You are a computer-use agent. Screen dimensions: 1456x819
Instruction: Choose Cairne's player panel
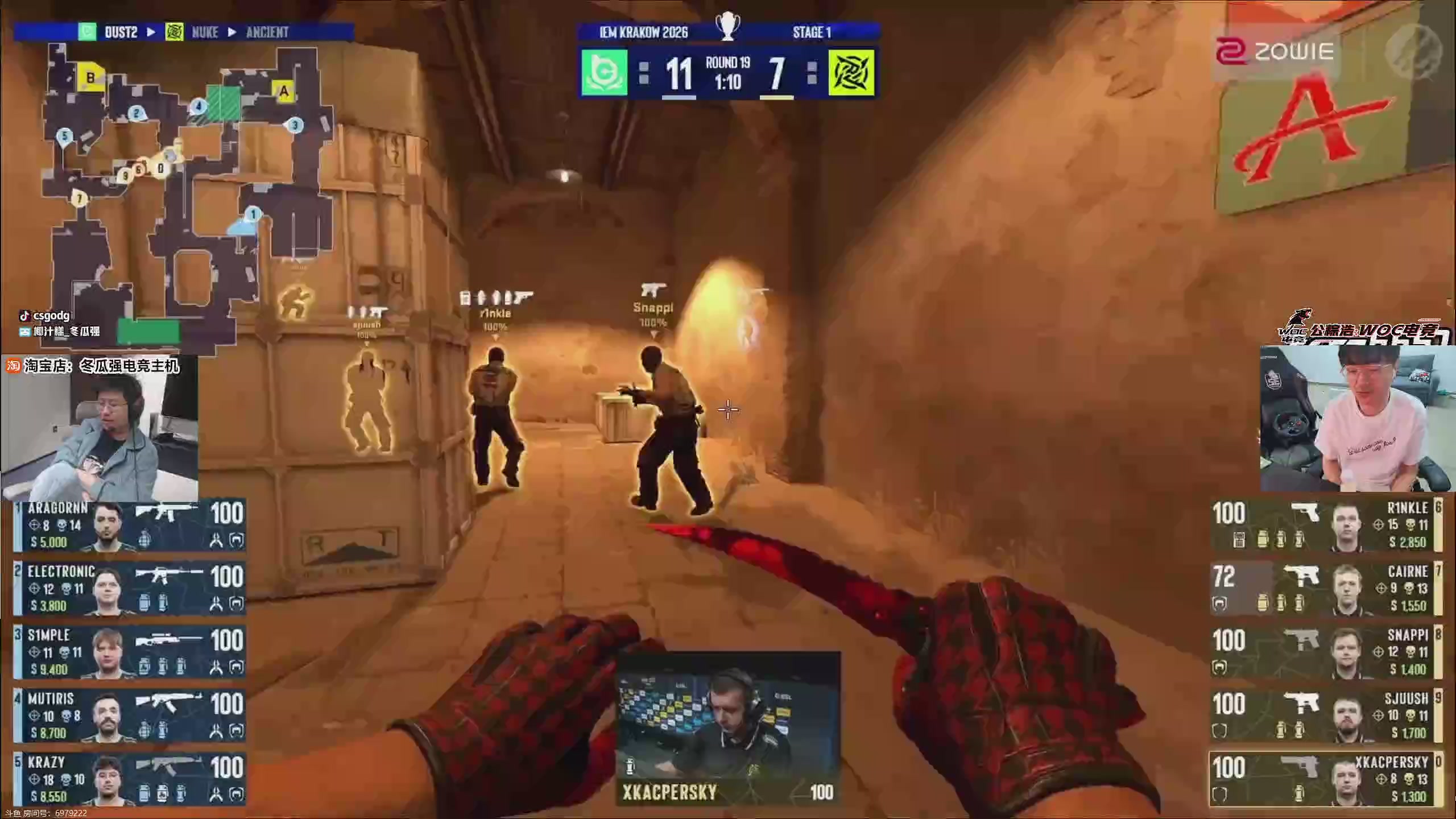[x=1325, y=589]
